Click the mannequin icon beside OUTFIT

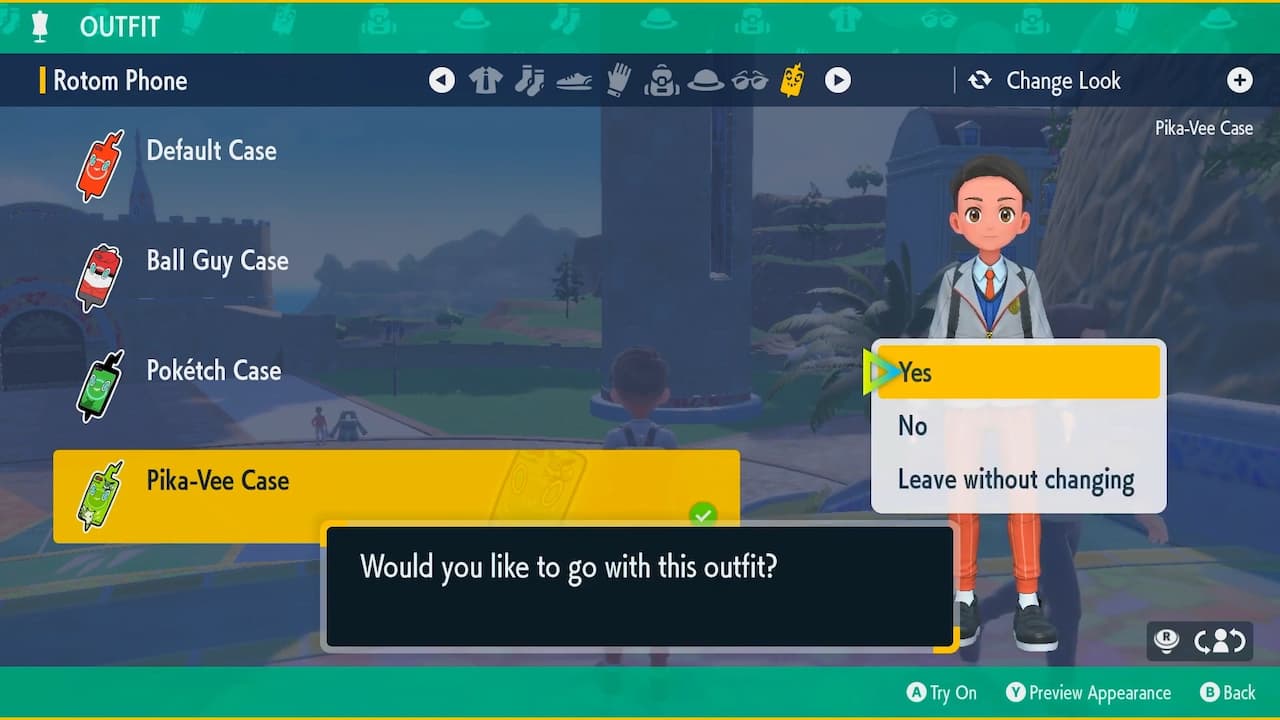[40, 26]
